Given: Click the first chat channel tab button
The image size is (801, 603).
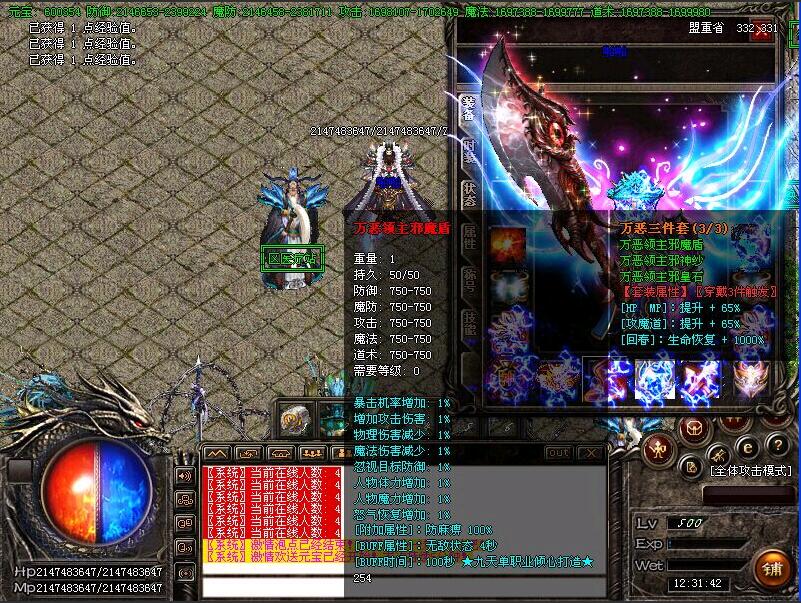Looking at the screenshot, I should (216, 453).
